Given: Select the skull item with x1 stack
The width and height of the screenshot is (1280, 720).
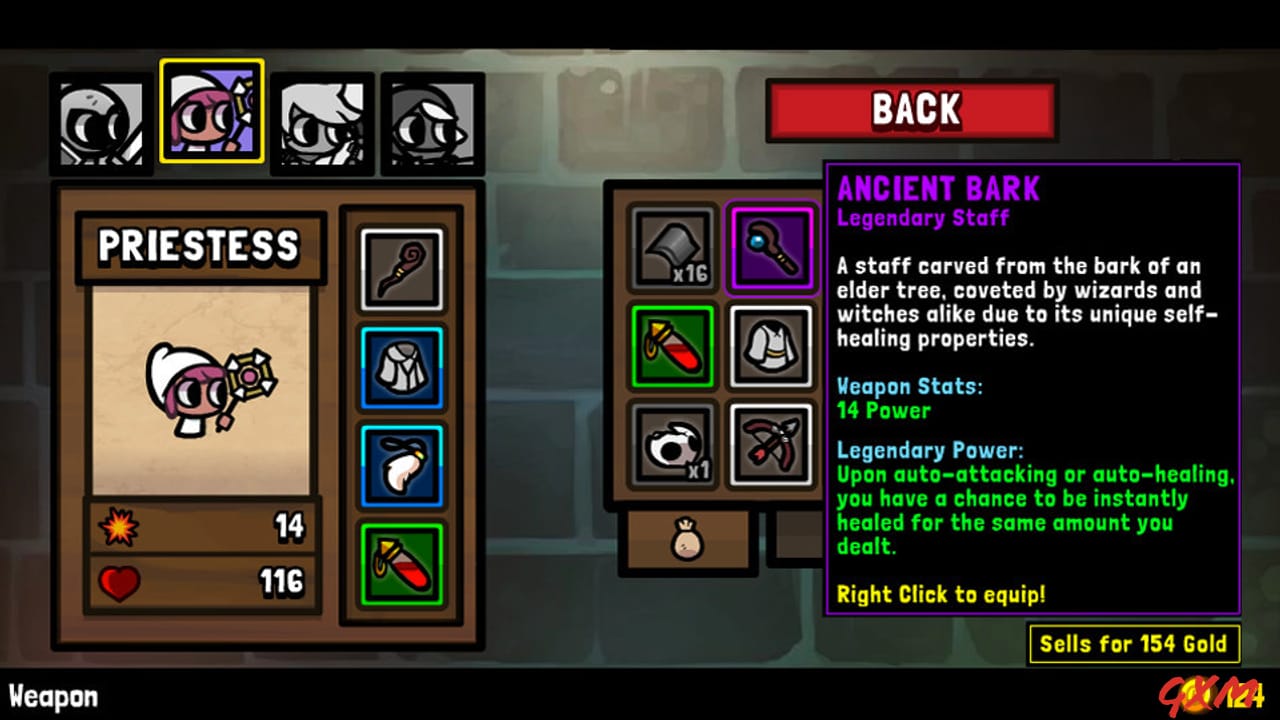Looking at the screenshot, I should [x=671, y=445].
